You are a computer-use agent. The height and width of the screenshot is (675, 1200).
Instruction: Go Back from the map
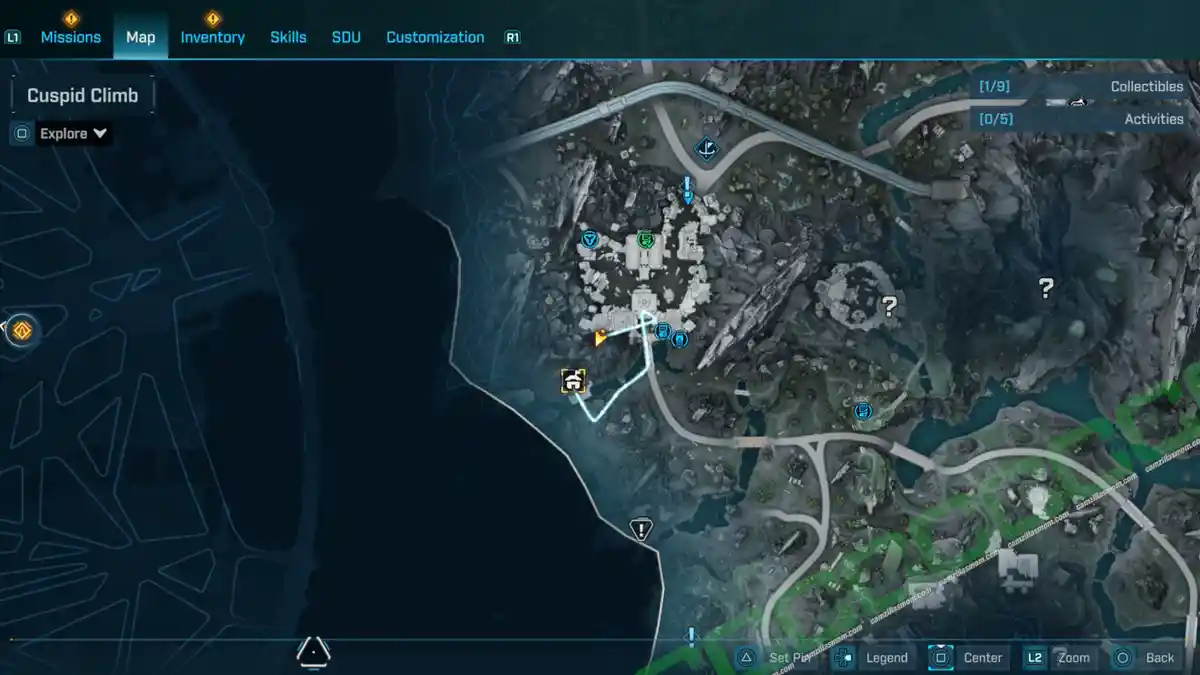1146,657
